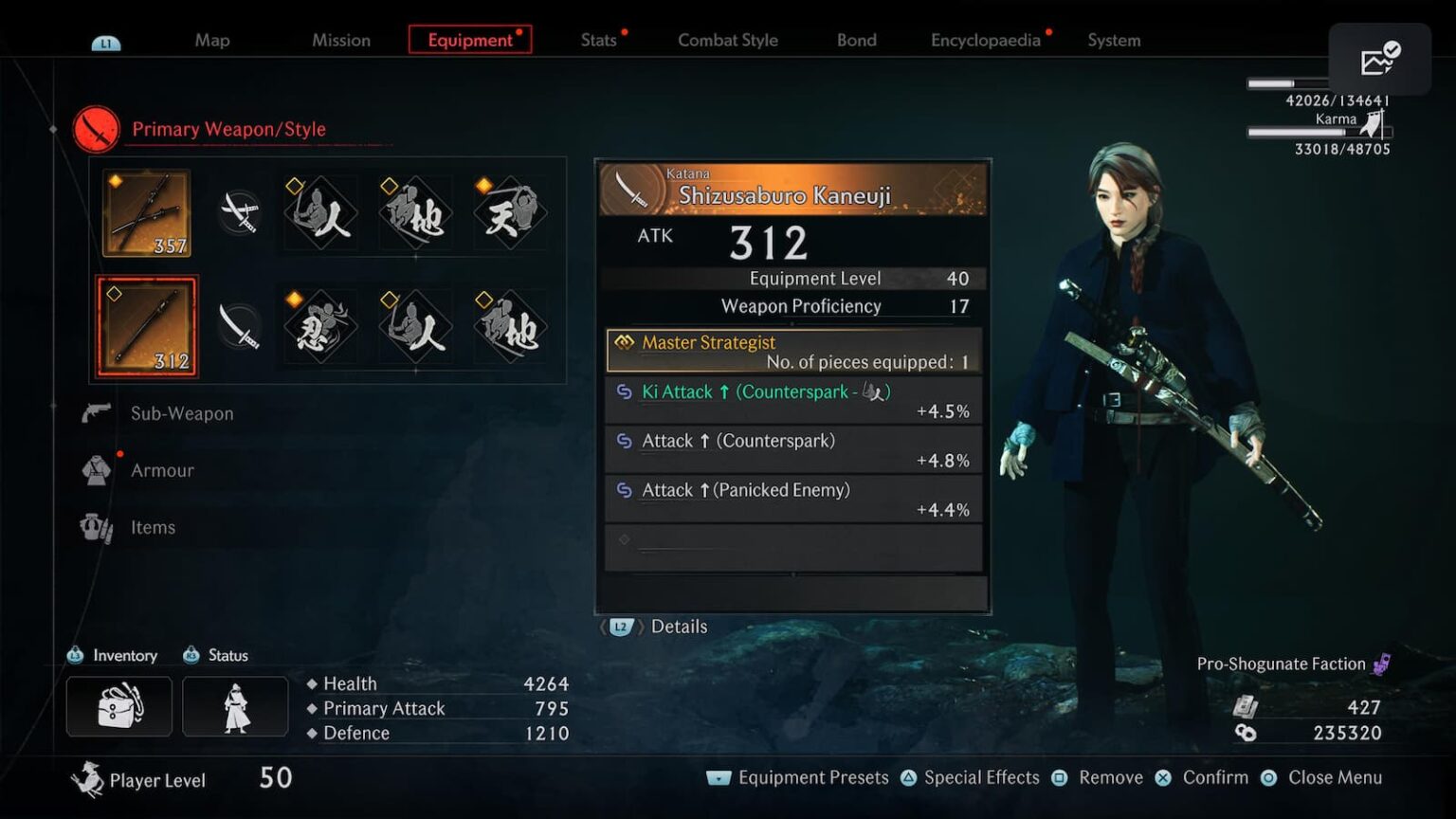Select the equipped katana thumbnail showing 312

point(147,326)
